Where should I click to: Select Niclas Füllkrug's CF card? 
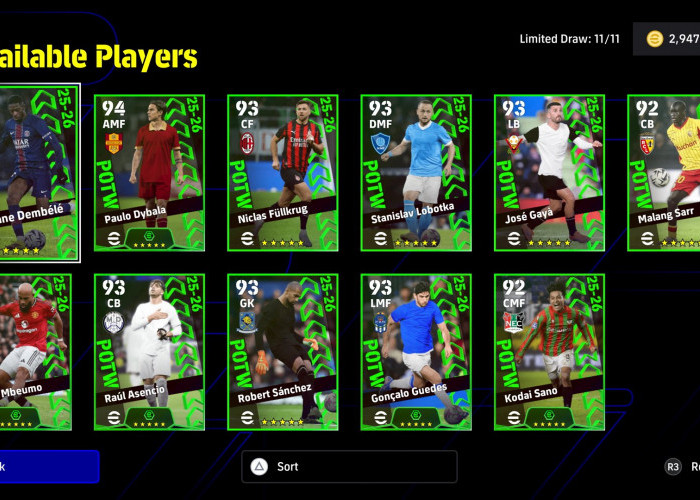283,172
